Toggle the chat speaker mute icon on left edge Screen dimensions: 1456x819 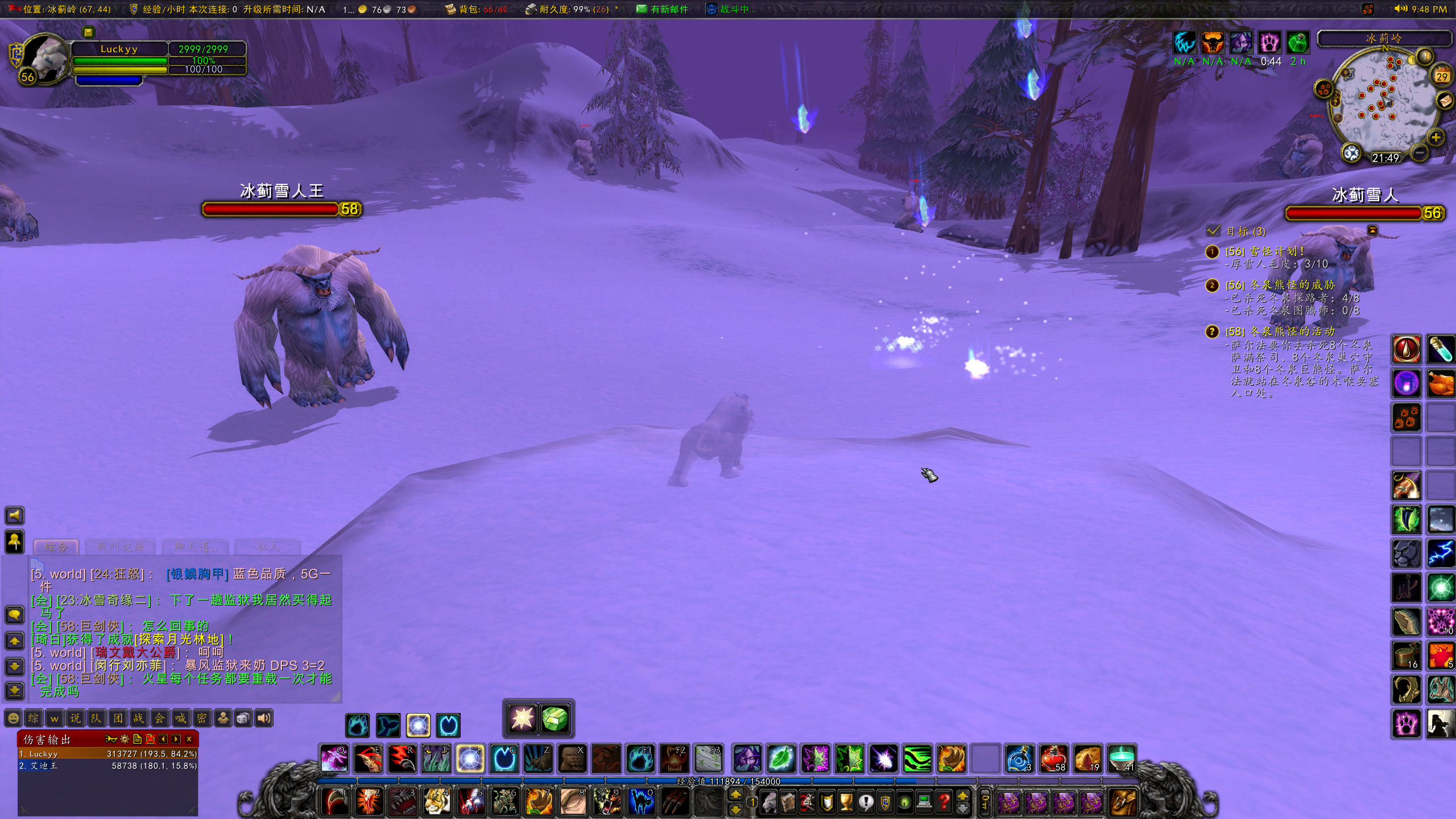pyautogui.click(x=15, y=516)
